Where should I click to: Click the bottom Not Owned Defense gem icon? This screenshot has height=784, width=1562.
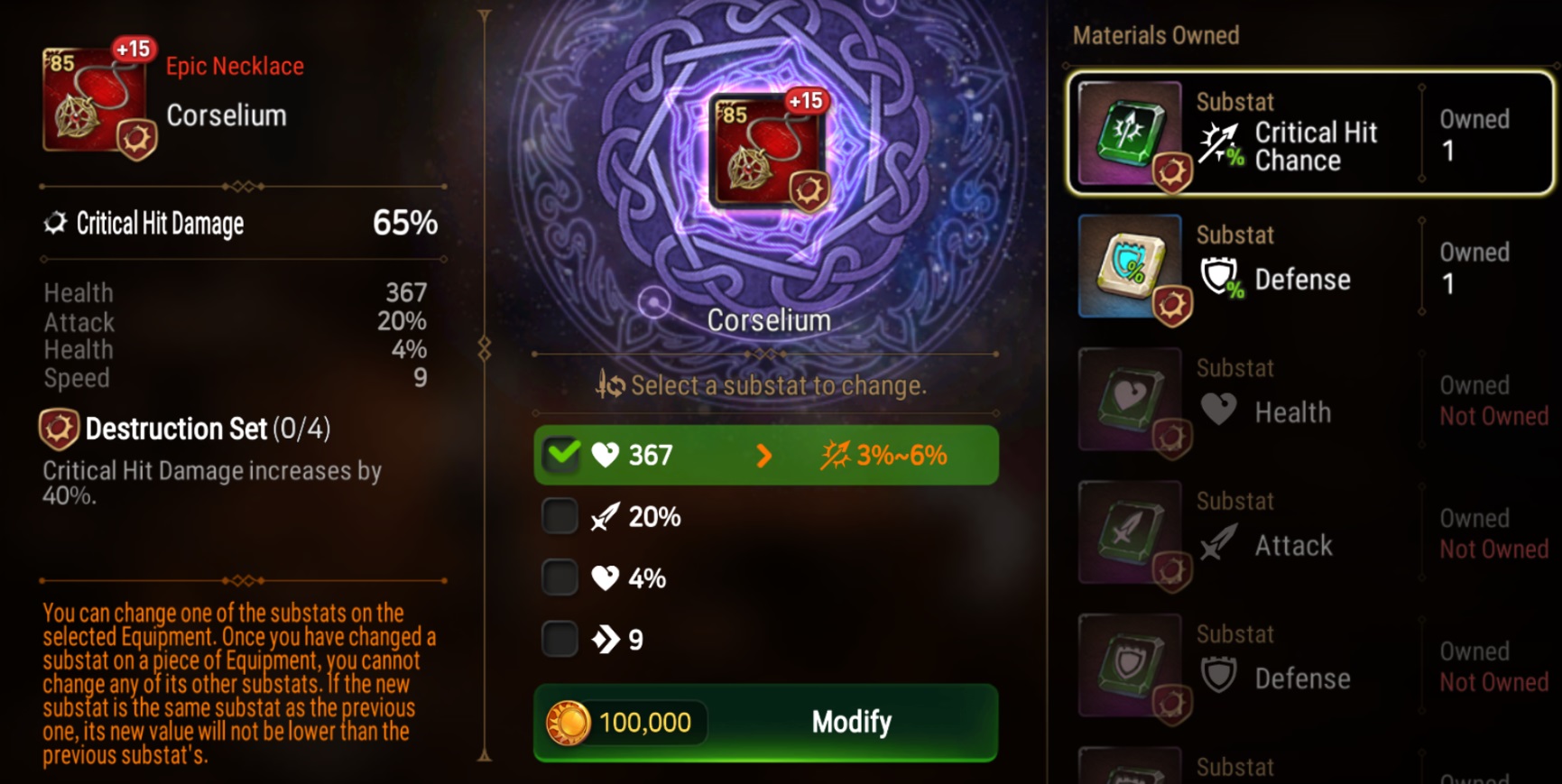pyautogui.click(x=1129, y=666)
